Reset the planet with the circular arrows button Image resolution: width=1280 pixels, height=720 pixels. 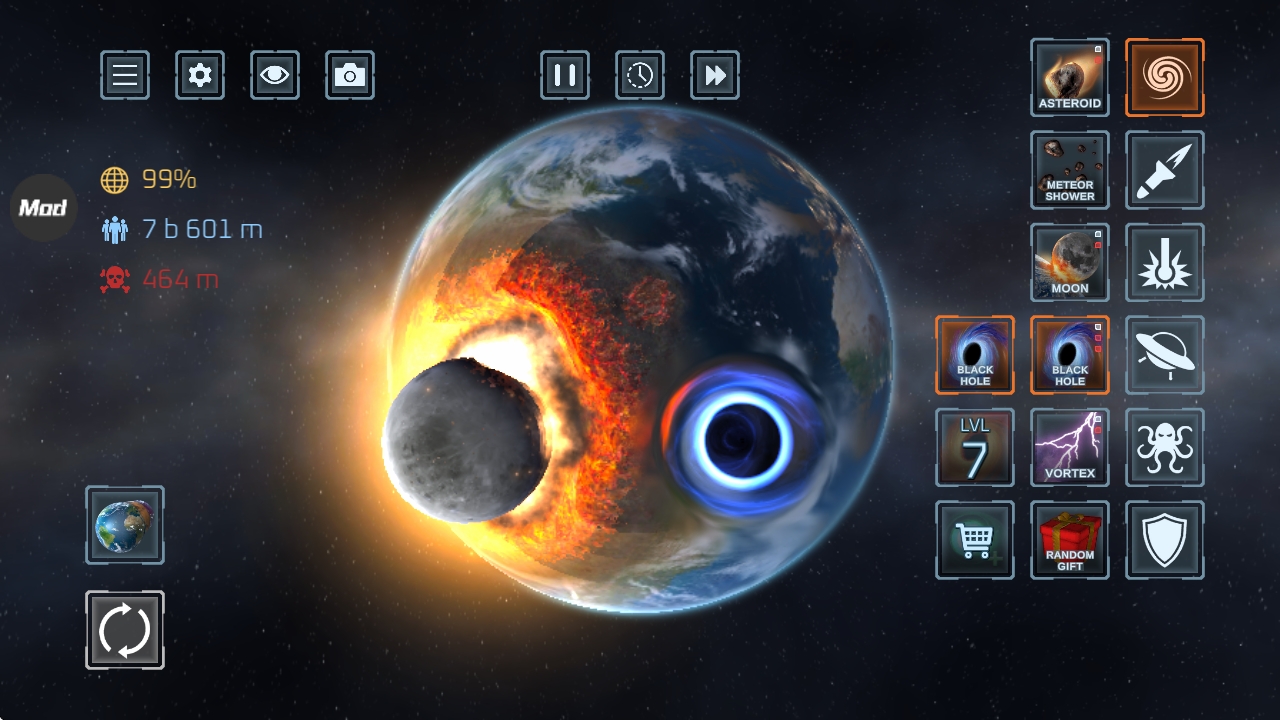[125, 630]
